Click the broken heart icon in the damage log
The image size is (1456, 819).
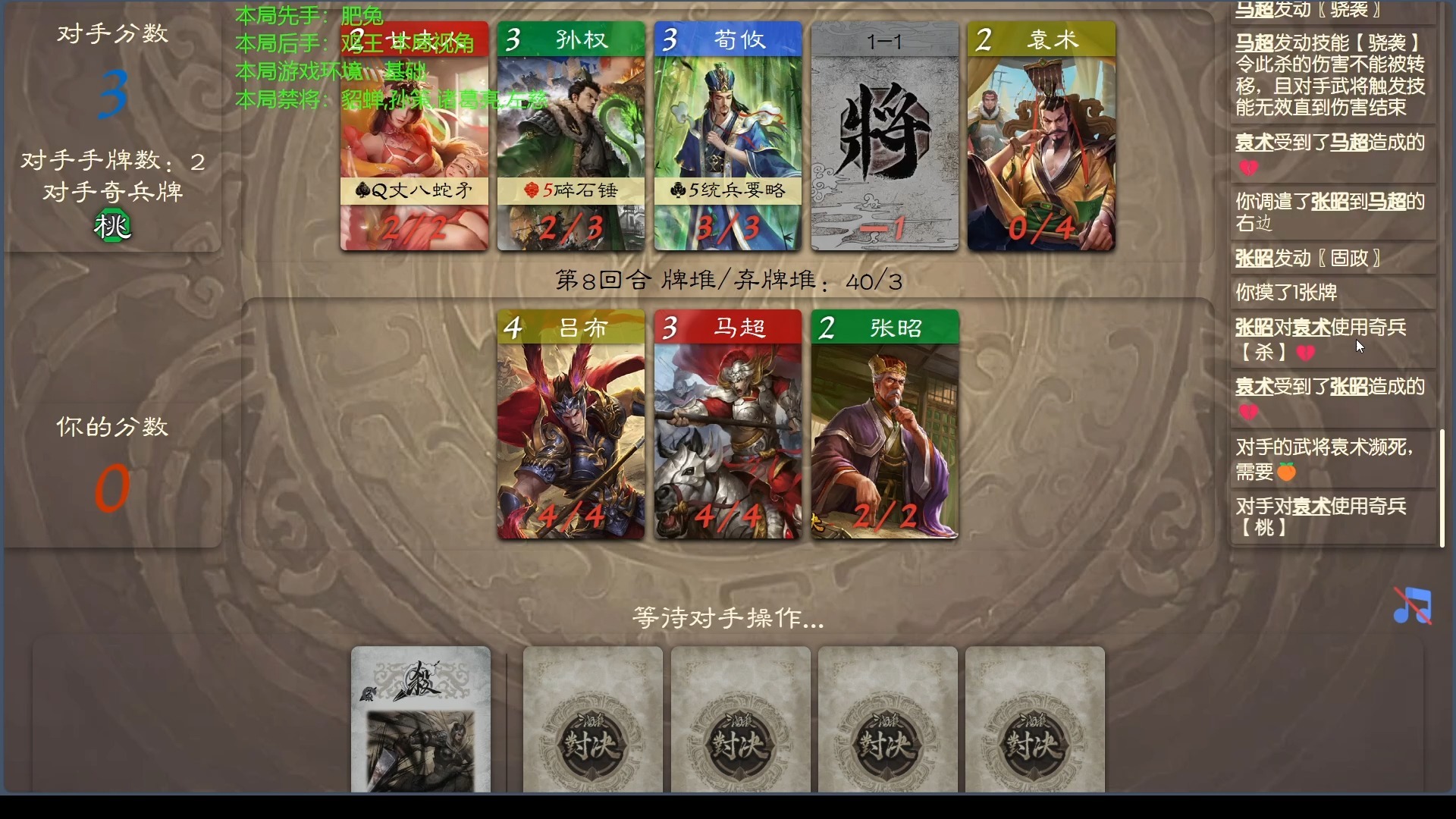pyautogui.click(x=1249, y=166)
